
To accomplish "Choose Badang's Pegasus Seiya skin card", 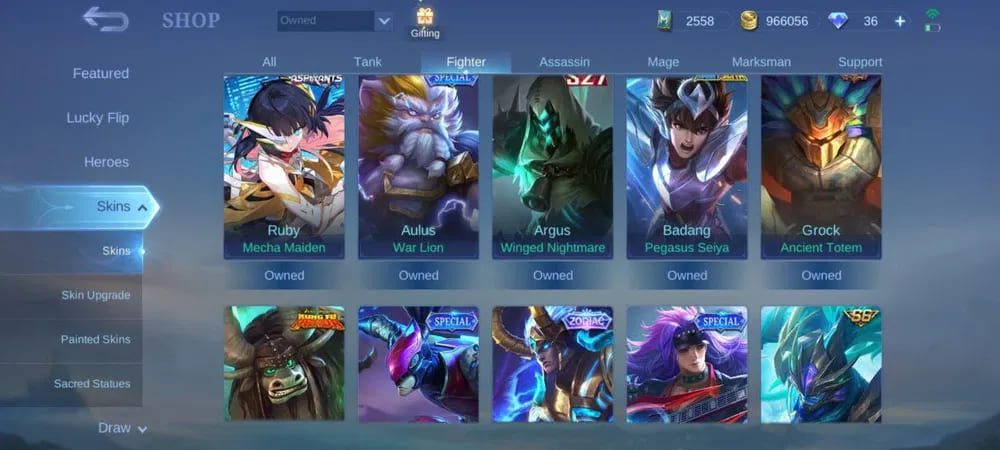I will (x=687, y=167).
